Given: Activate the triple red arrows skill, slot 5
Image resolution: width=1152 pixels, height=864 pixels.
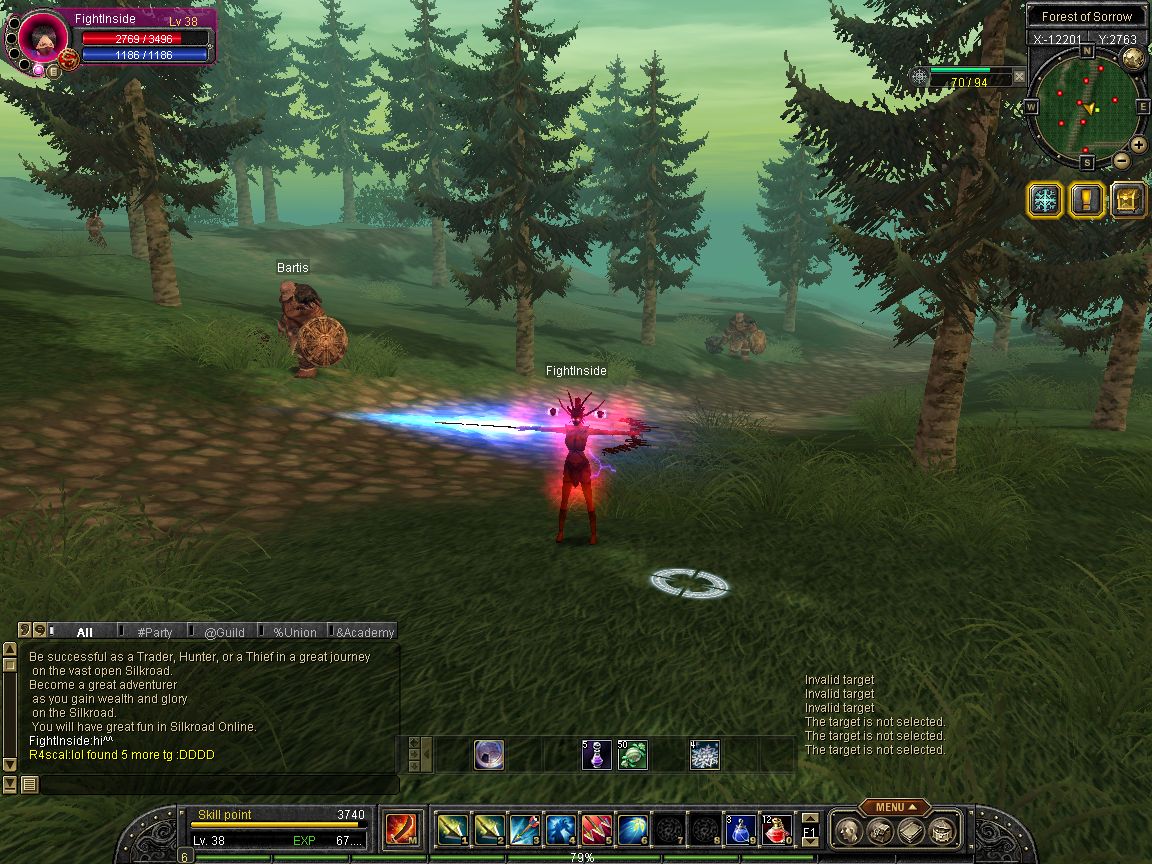Looking at the screenshot, I should [597, 829].
